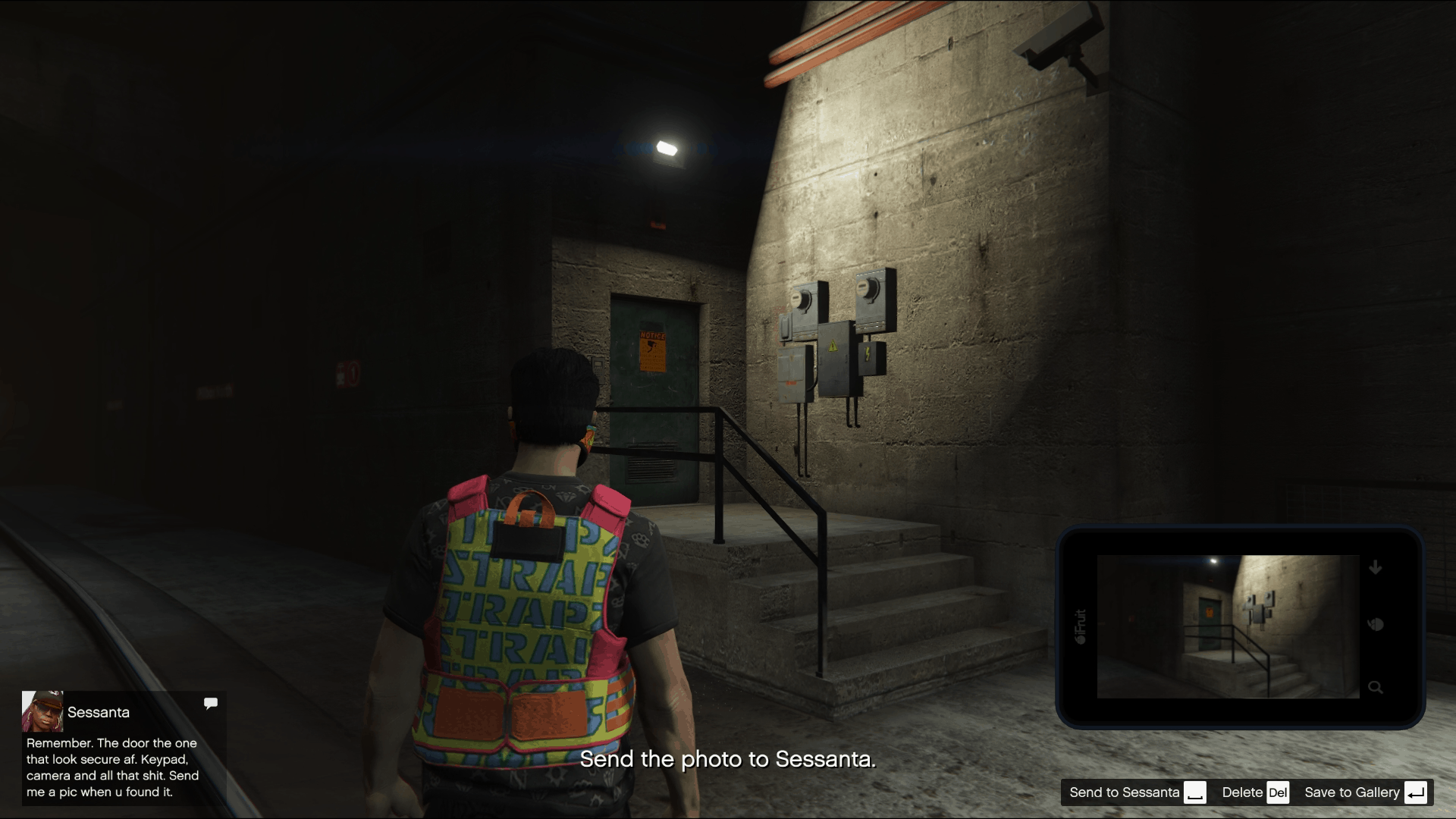1456x819 pixels.
Task: Toggle photo zoom with the magnifier control
Action: 1376,689
